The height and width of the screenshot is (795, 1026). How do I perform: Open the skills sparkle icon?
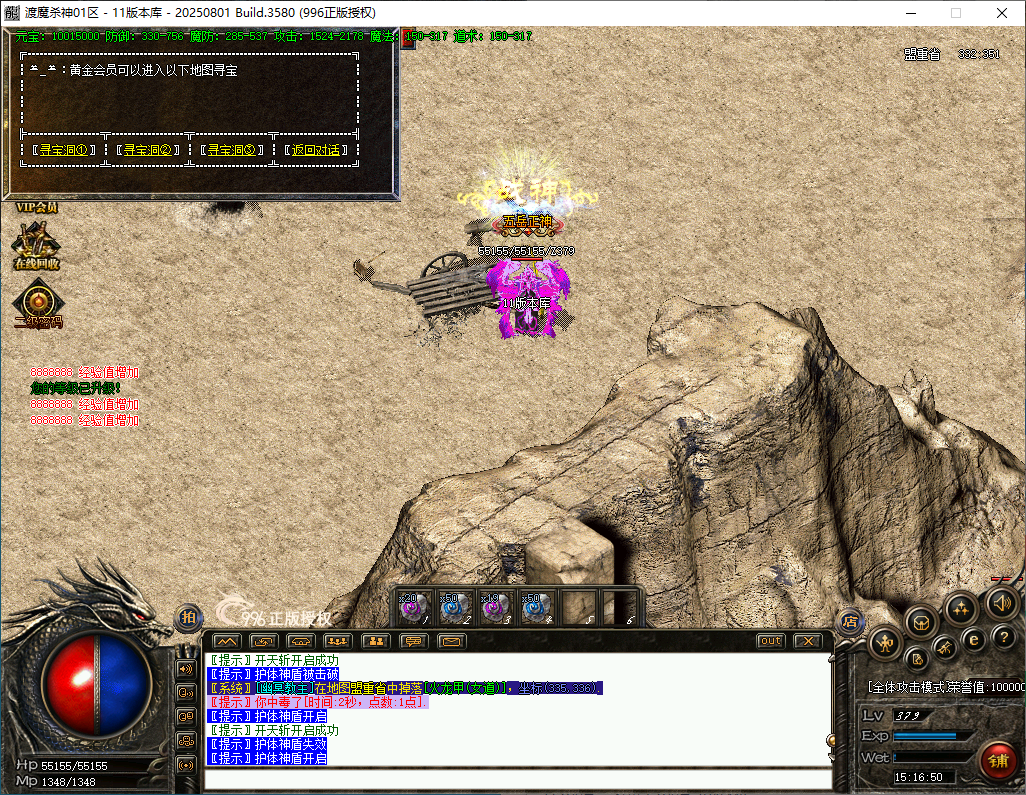961,607
